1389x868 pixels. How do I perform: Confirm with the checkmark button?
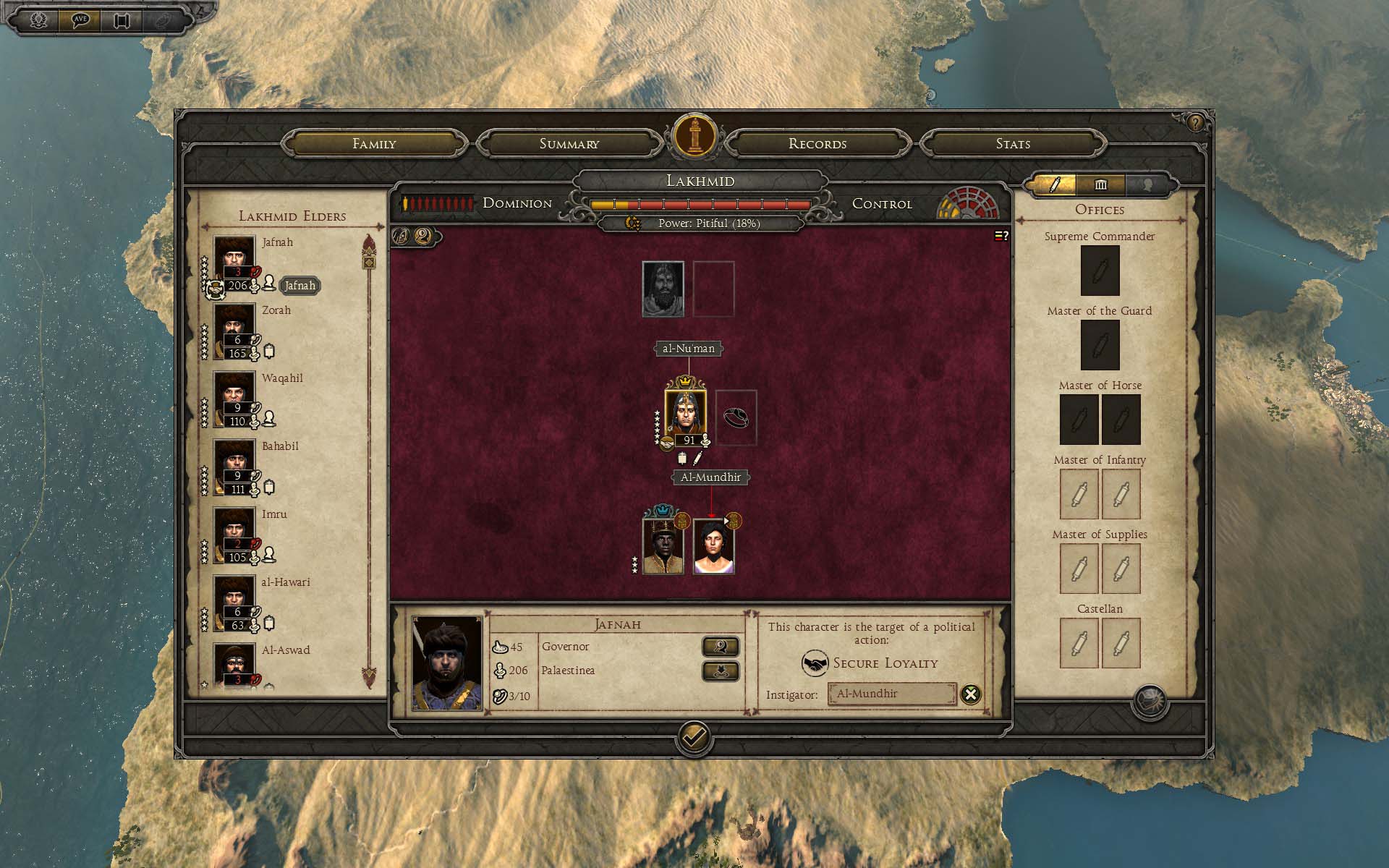tap(694, 737)
